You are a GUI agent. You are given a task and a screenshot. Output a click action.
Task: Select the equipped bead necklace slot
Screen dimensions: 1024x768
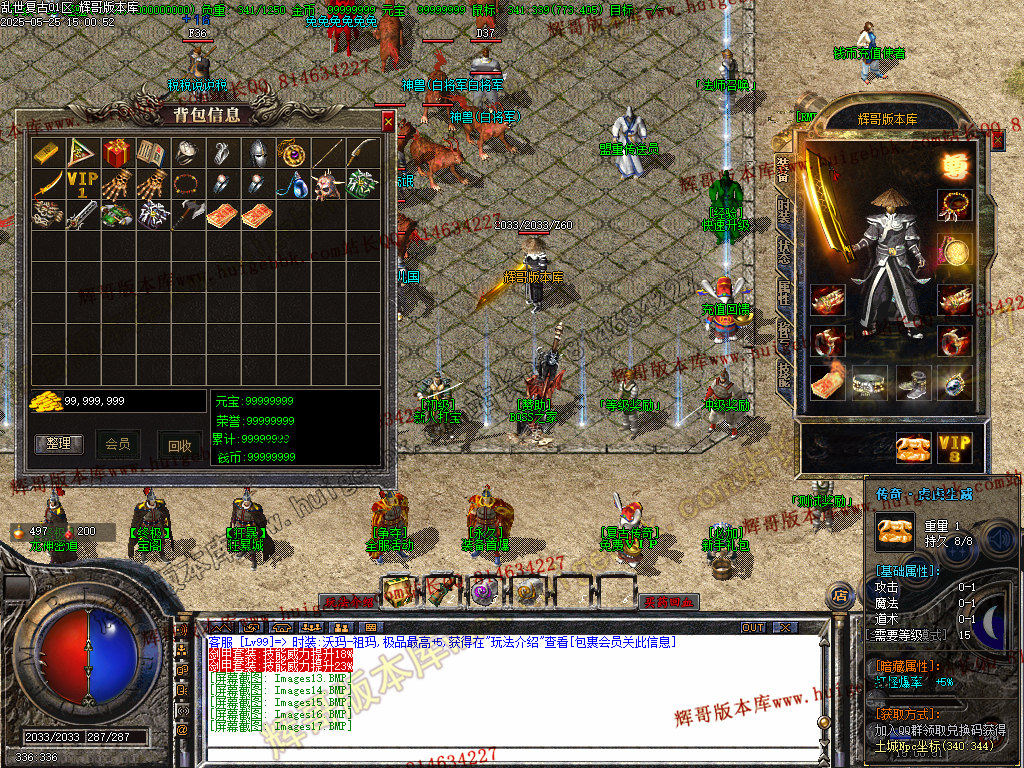click(x=955, y=205)
